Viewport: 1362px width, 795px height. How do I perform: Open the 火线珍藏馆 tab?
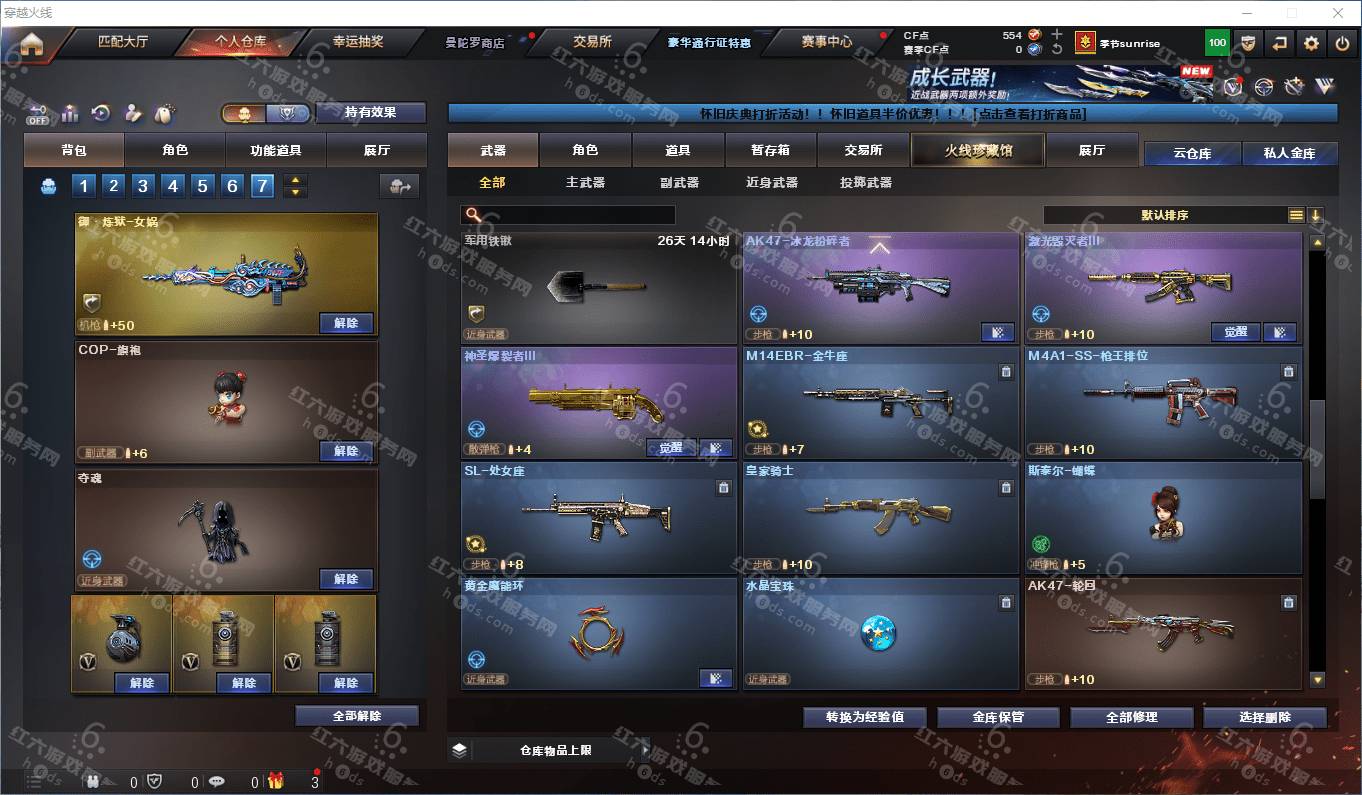[x=978, y=150]
